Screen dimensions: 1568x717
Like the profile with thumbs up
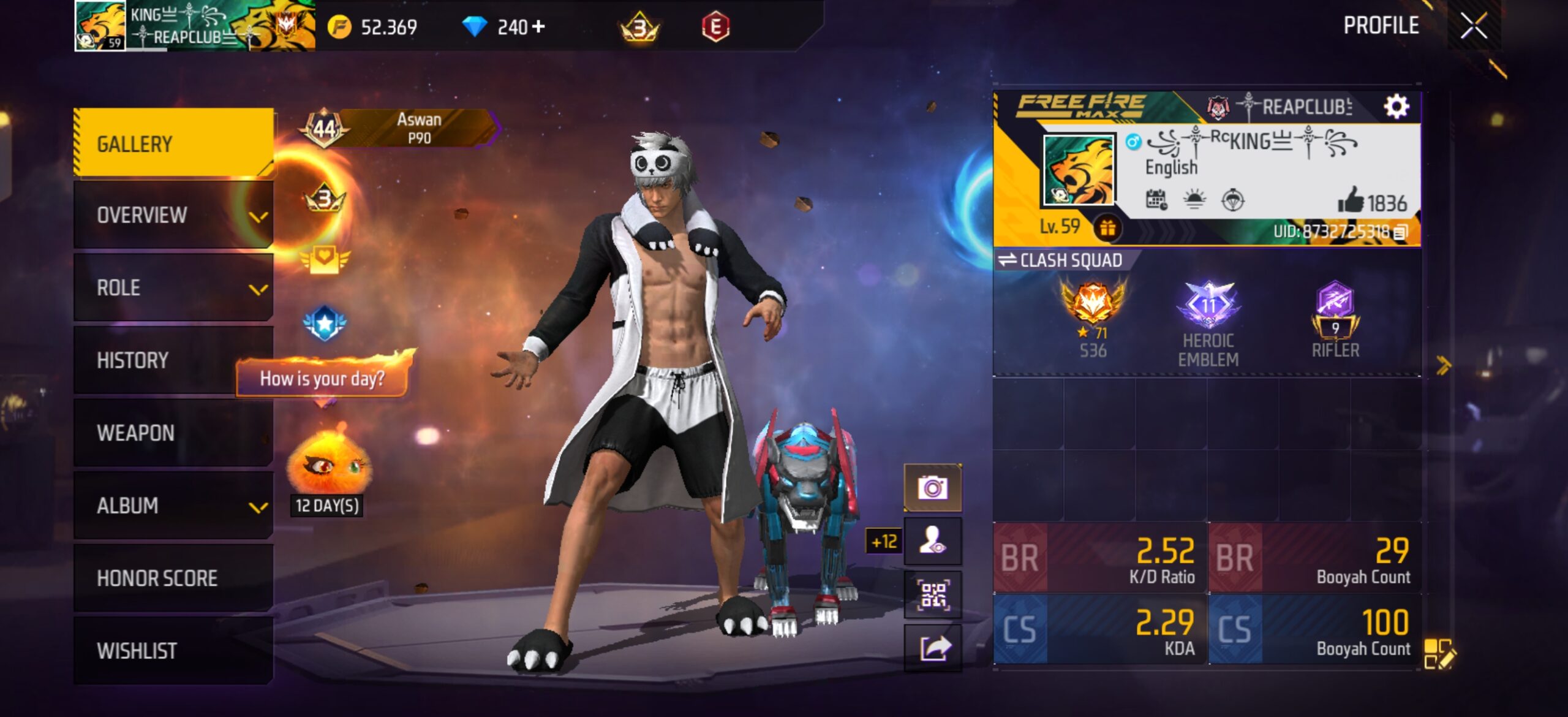pos(1351,200)
